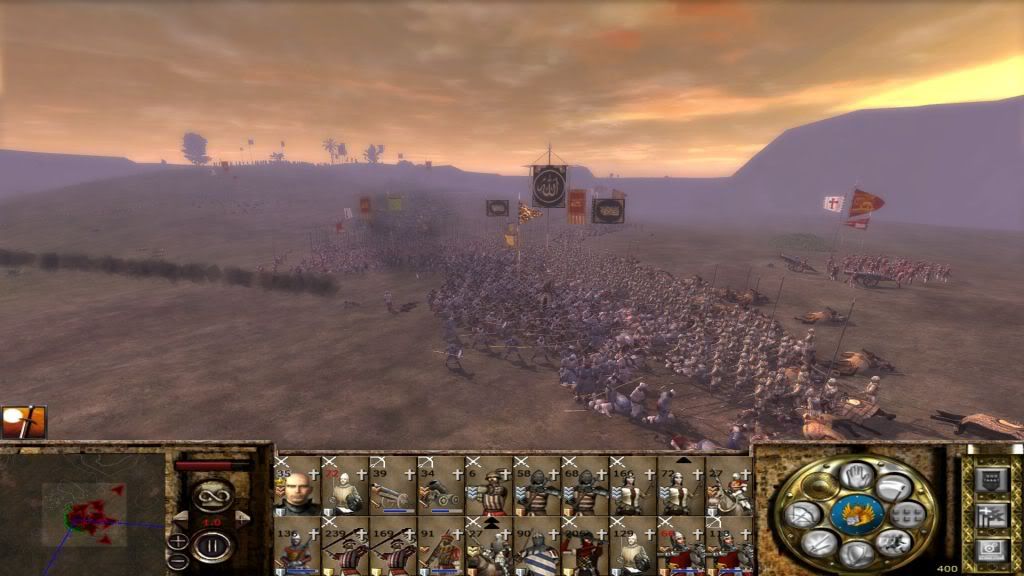Decrease game speed with the left arrow

tap(182, 518)
